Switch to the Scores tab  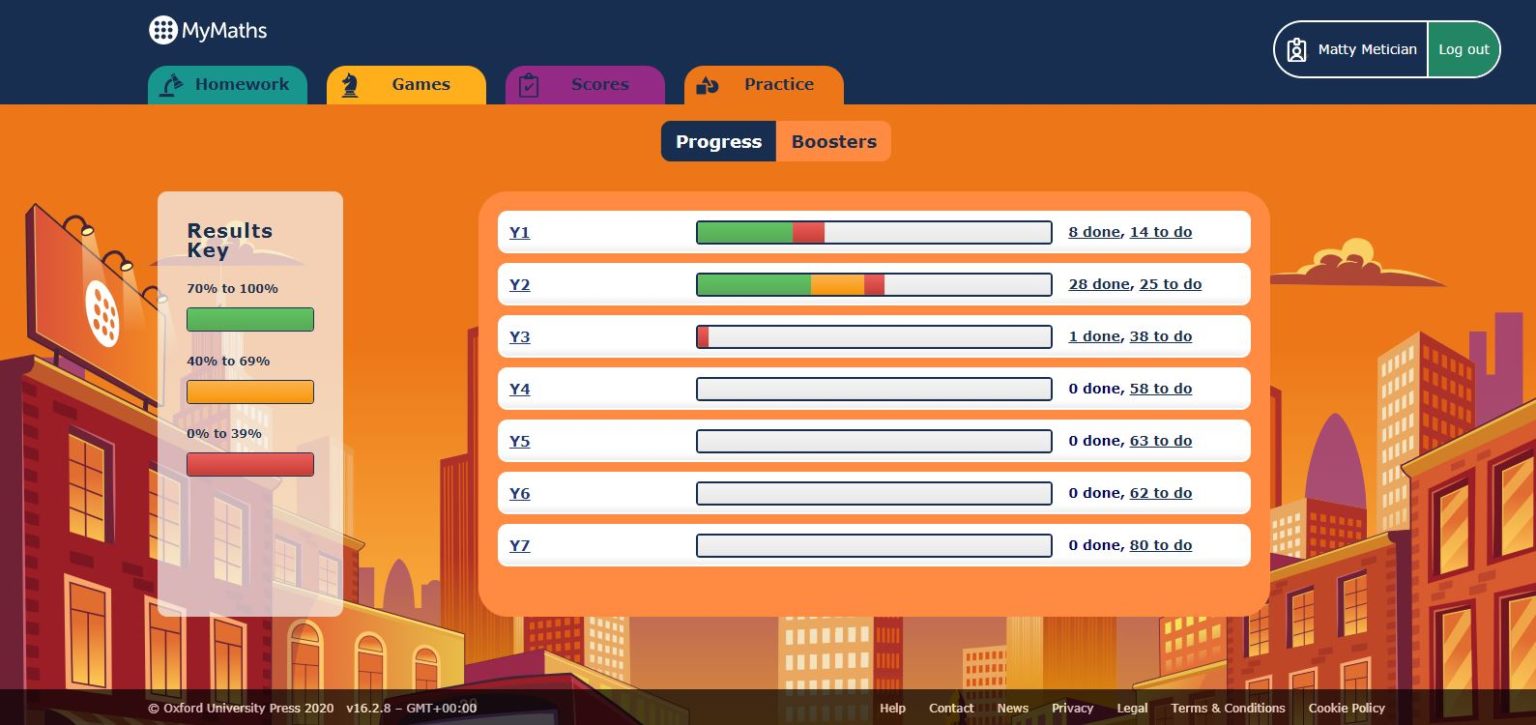[x=600, y=84]
